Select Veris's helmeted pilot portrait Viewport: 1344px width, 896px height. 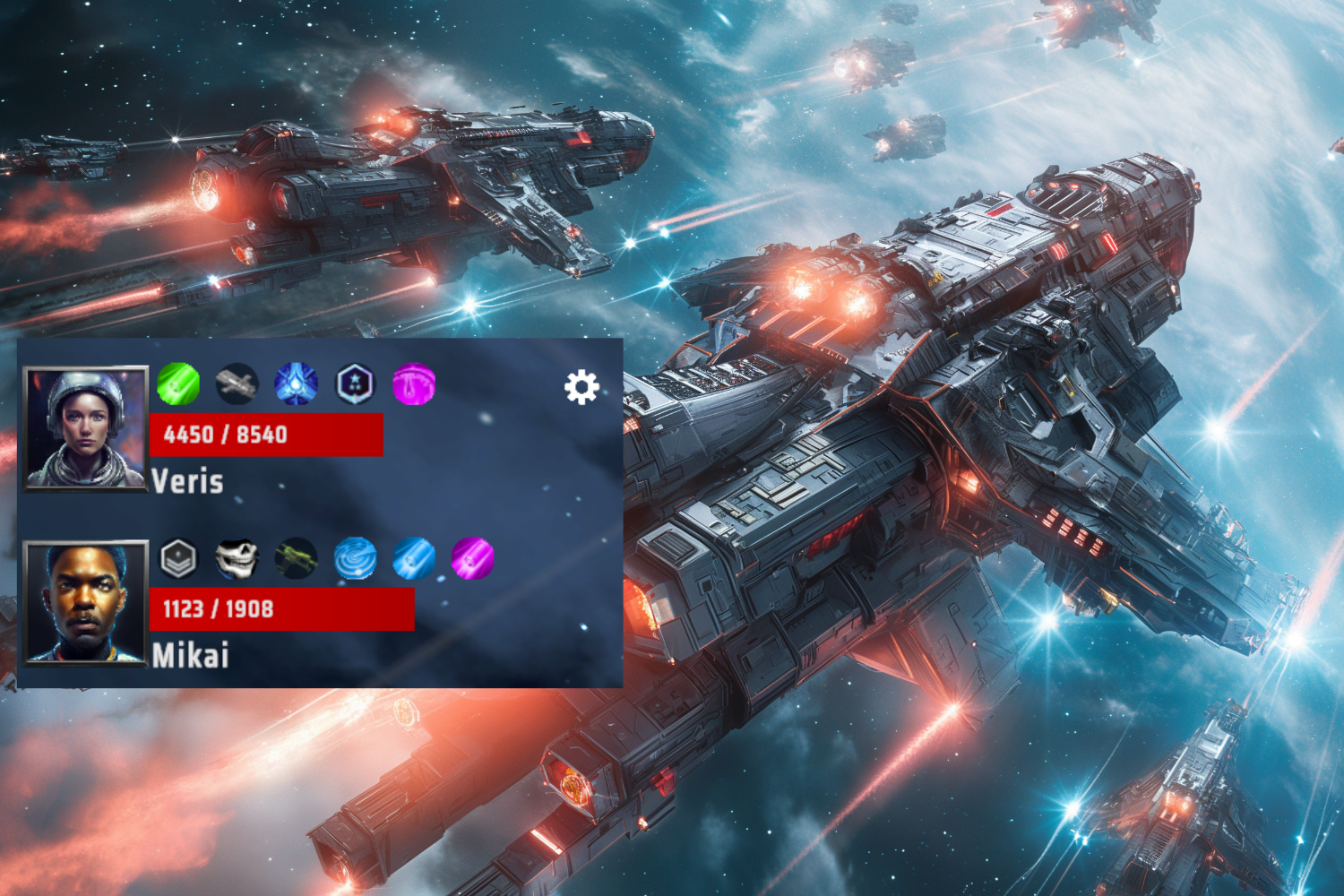click(85, 428)
